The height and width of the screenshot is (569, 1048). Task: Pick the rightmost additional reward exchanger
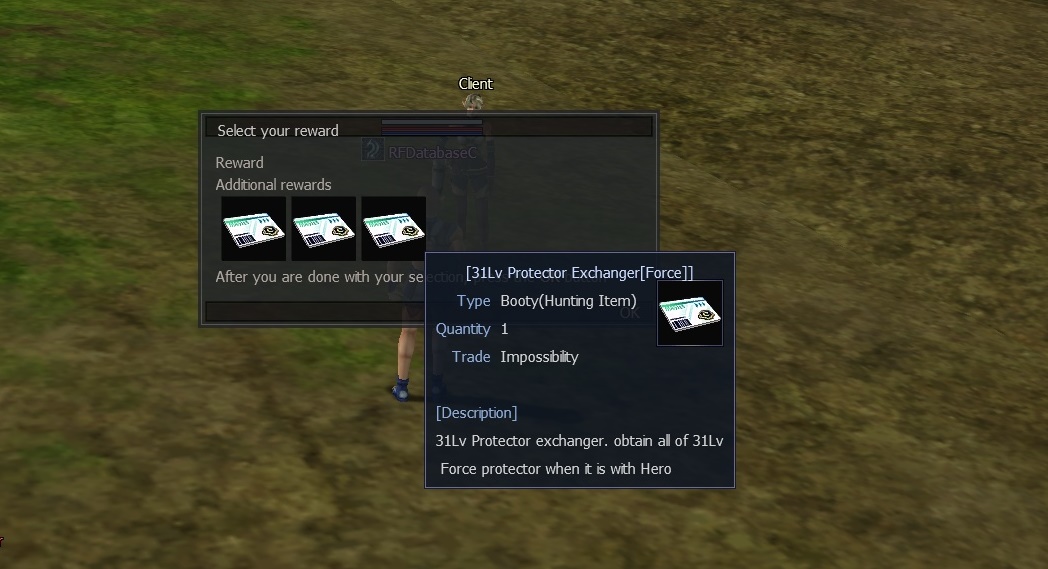[x=393, y=229]
